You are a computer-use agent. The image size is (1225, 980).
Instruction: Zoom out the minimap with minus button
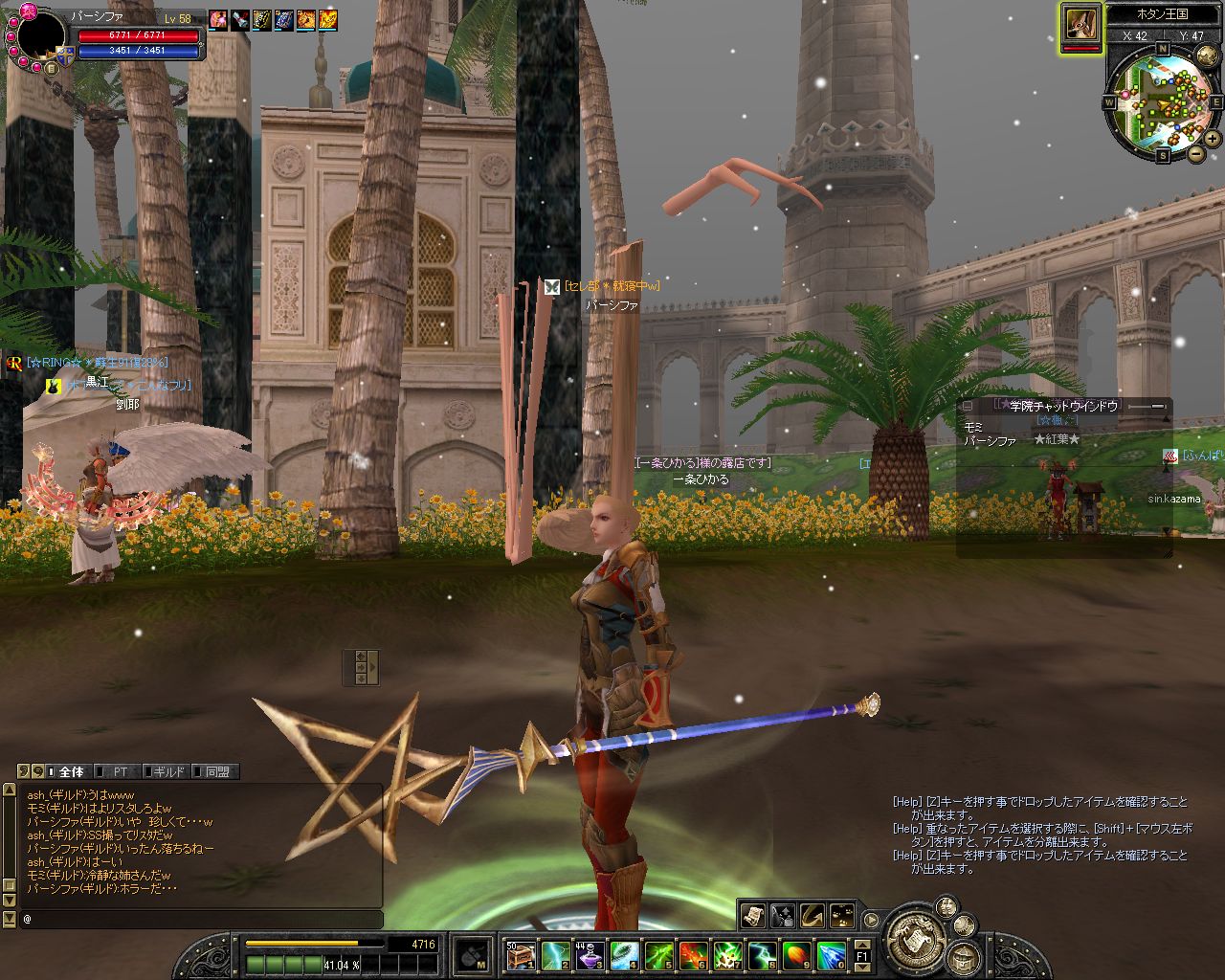coord(1196,153)
